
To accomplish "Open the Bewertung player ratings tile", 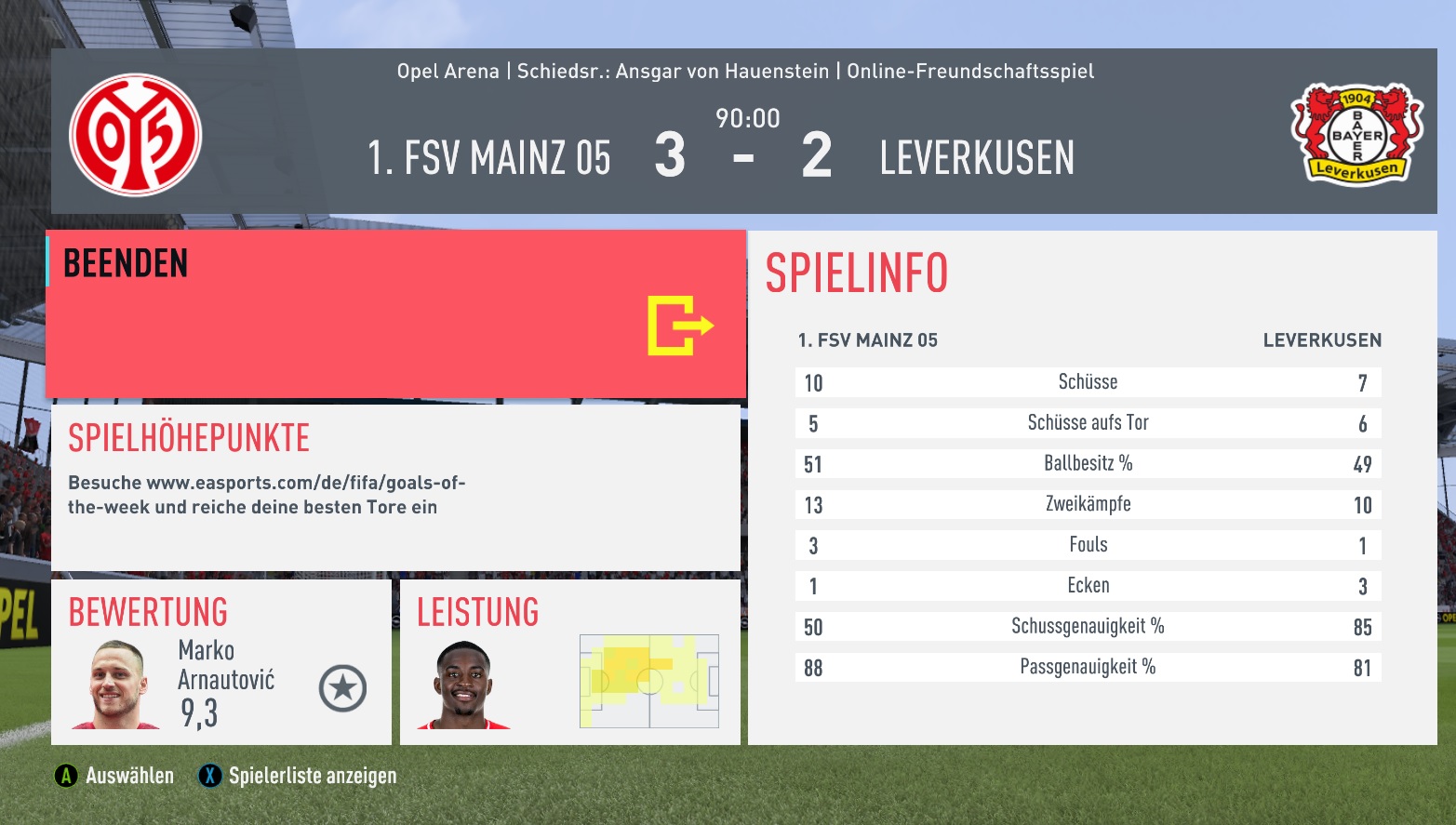I will [221, 662].
